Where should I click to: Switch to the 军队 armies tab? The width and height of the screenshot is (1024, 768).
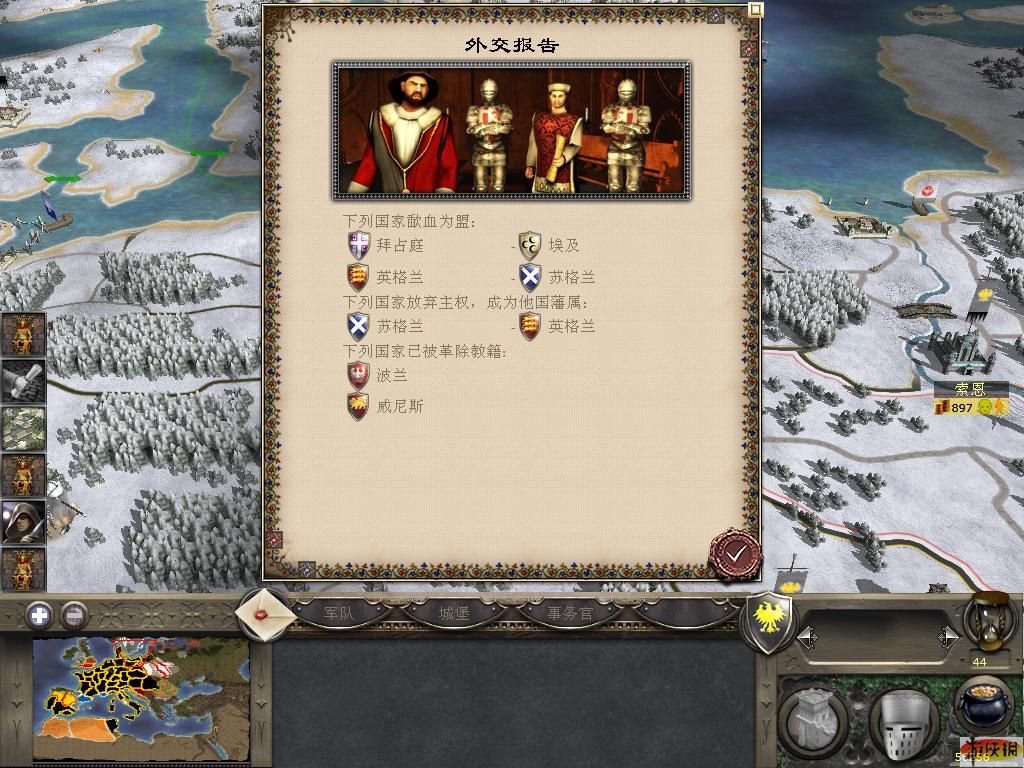pos(339,613)
